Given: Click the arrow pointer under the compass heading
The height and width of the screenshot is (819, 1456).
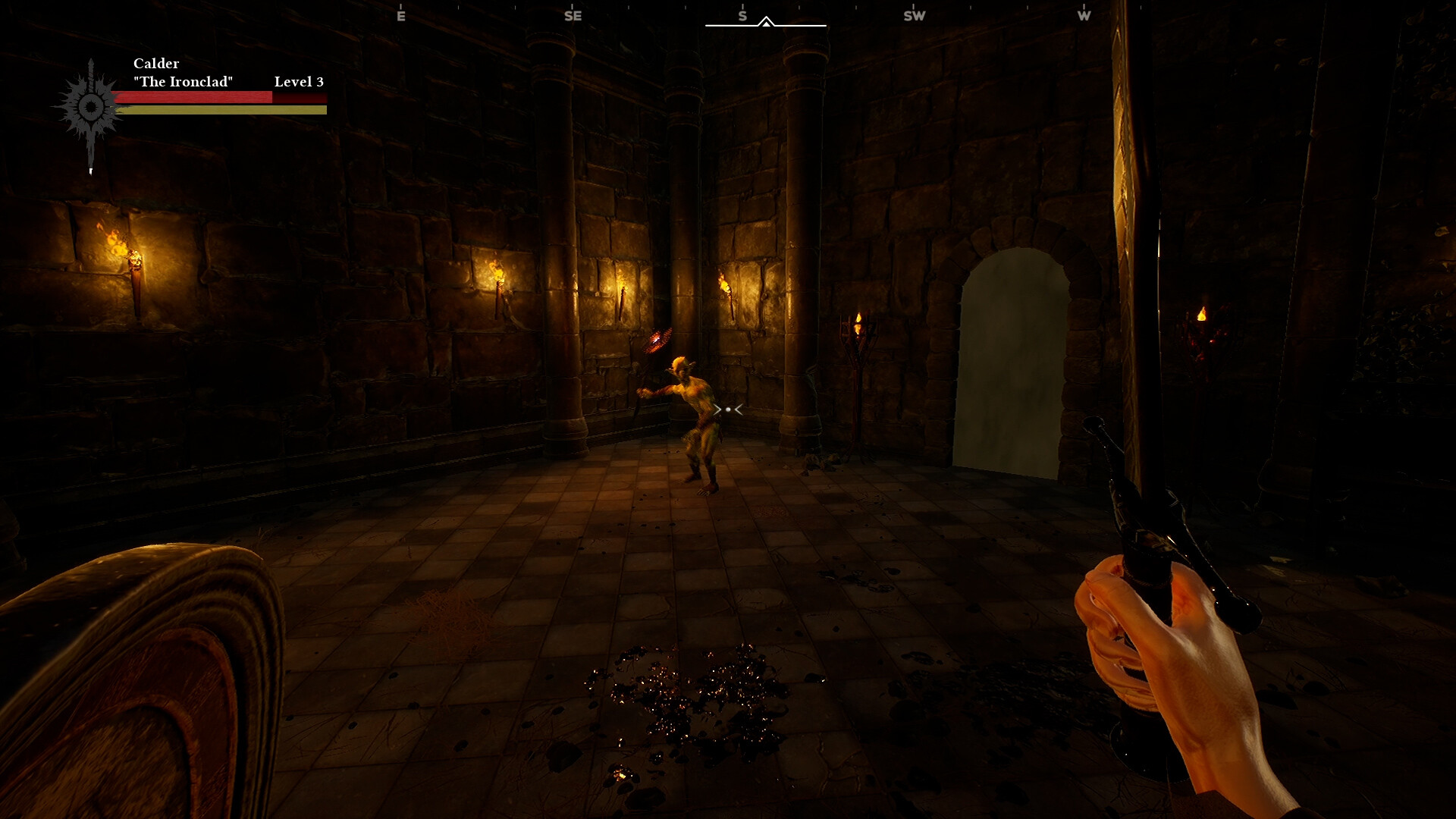Looking at the screenshot, I should [x=766, y=23].
